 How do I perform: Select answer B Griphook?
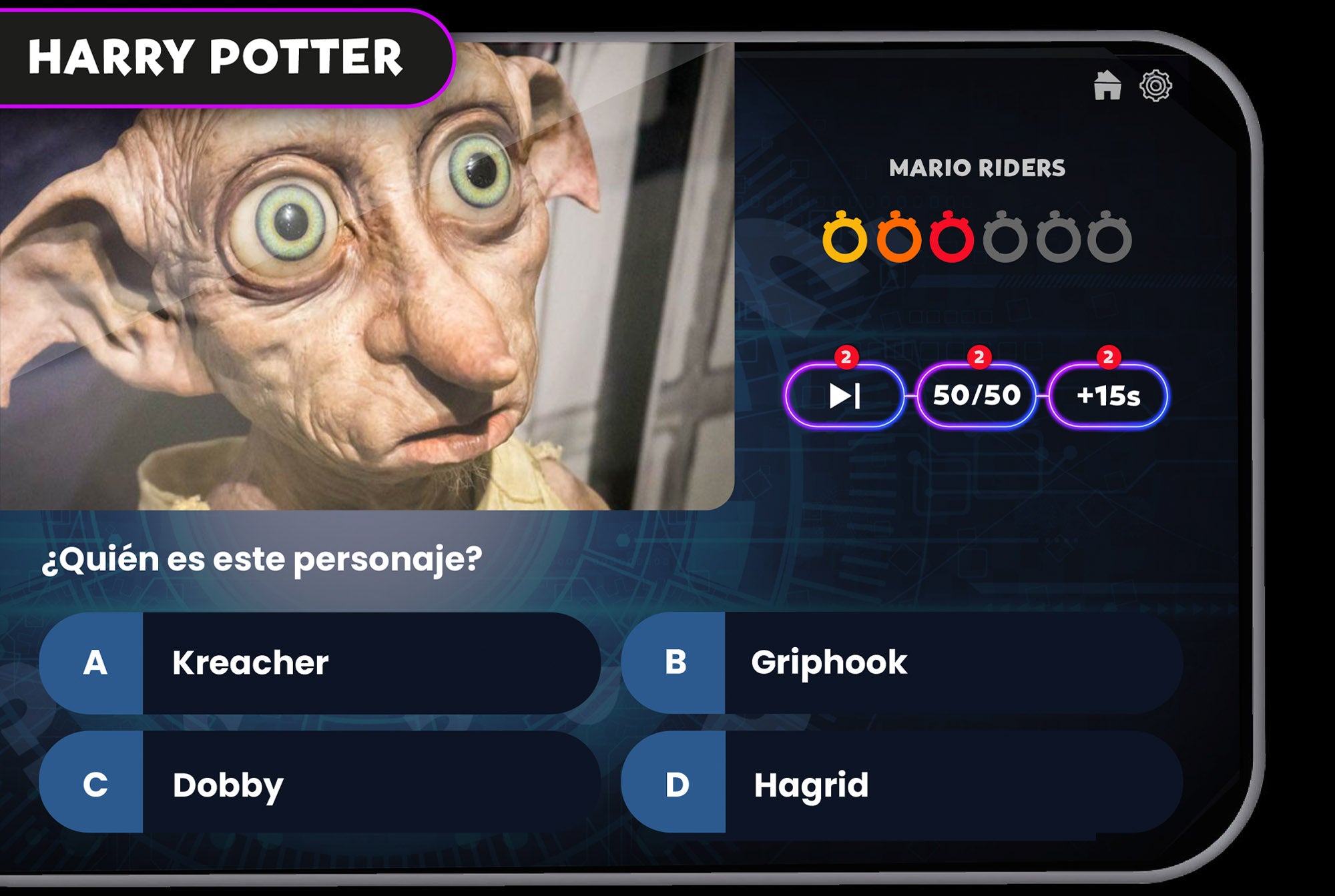[901, 663]
